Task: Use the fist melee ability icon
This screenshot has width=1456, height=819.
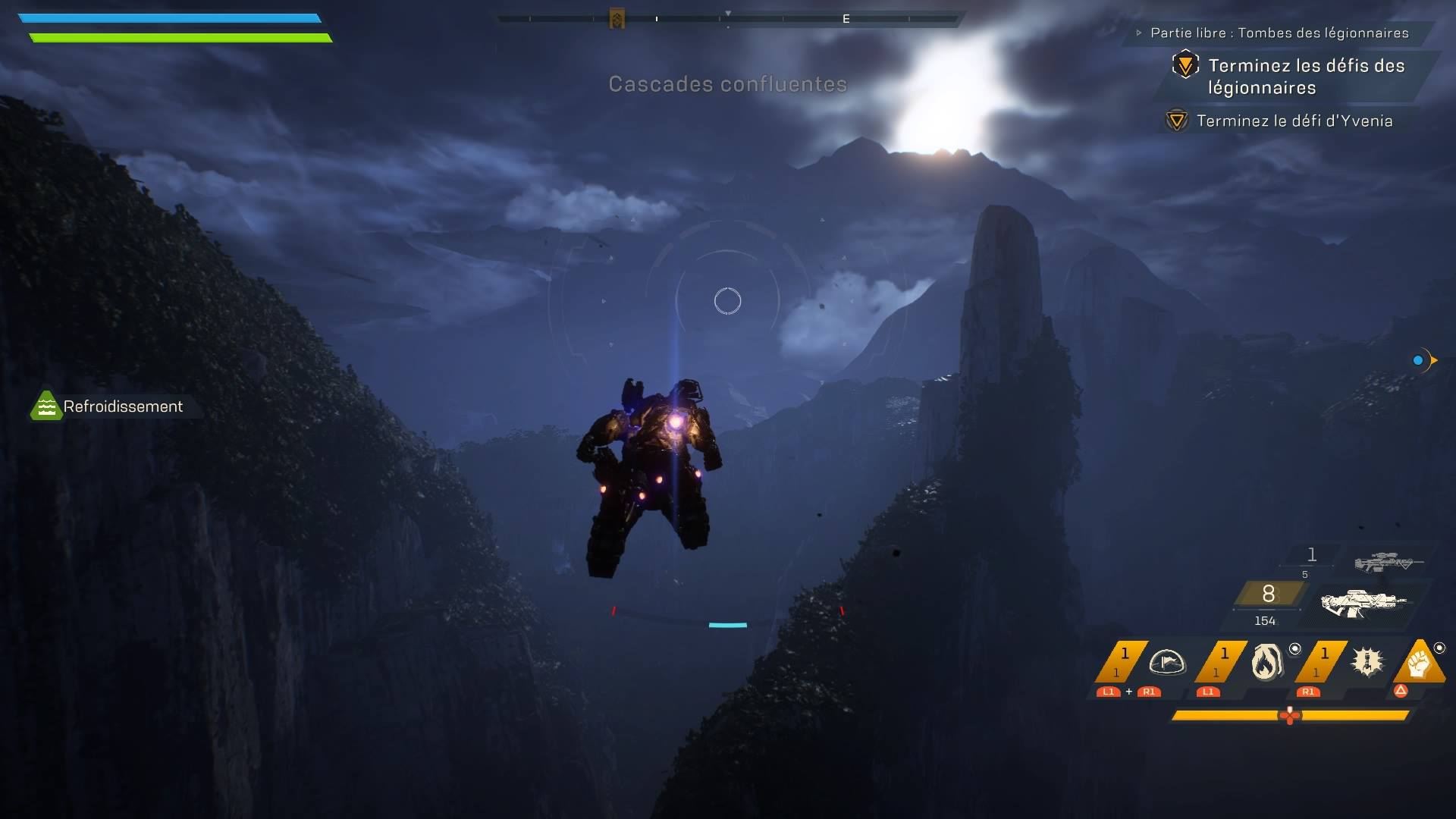Action: pos(1419,664)
